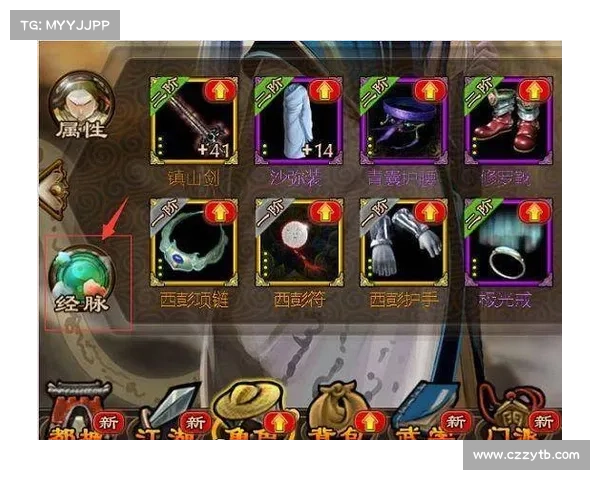Select the jade necklace equipment slot

194,242
